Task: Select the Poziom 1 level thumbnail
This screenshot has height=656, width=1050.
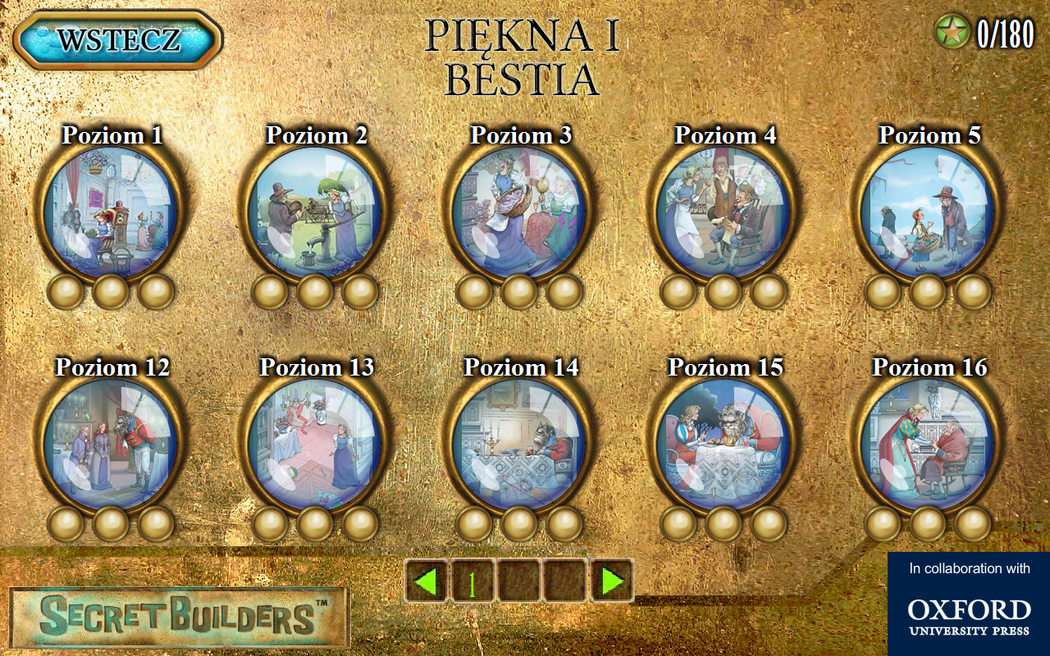Action: [111, 212]
